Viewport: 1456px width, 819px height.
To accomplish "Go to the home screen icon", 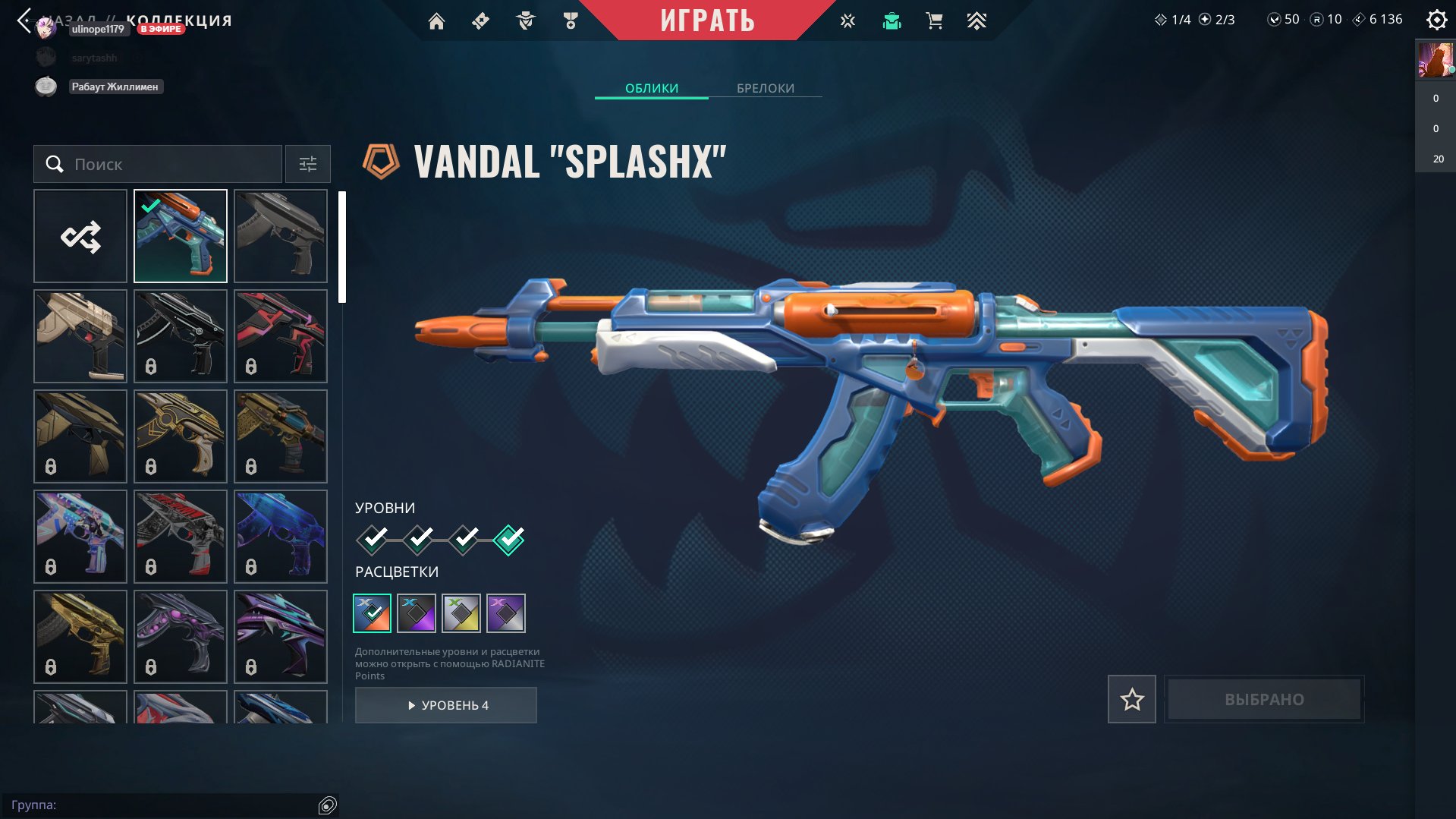I will pos(436,21).
